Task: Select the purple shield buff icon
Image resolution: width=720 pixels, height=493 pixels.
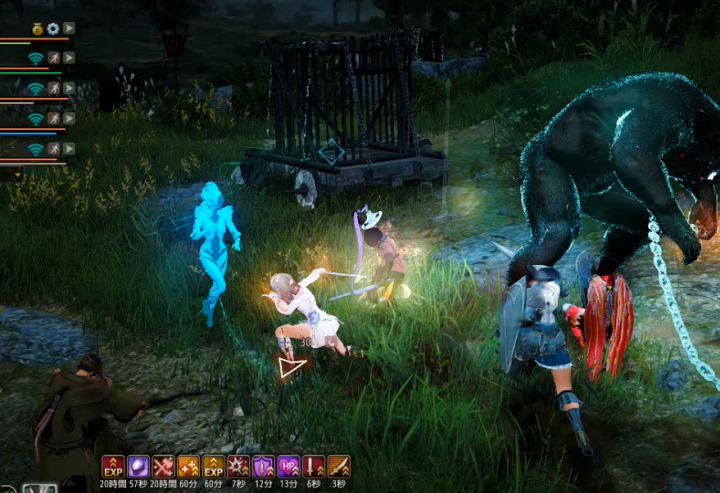Action: pos(263,467)
